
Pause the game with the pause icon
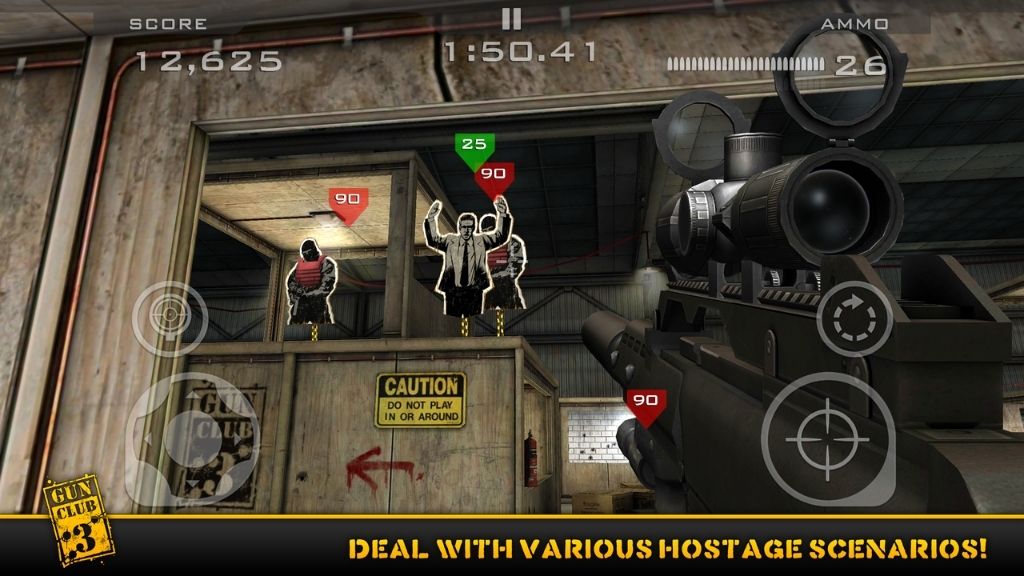(x=511, y=18)
